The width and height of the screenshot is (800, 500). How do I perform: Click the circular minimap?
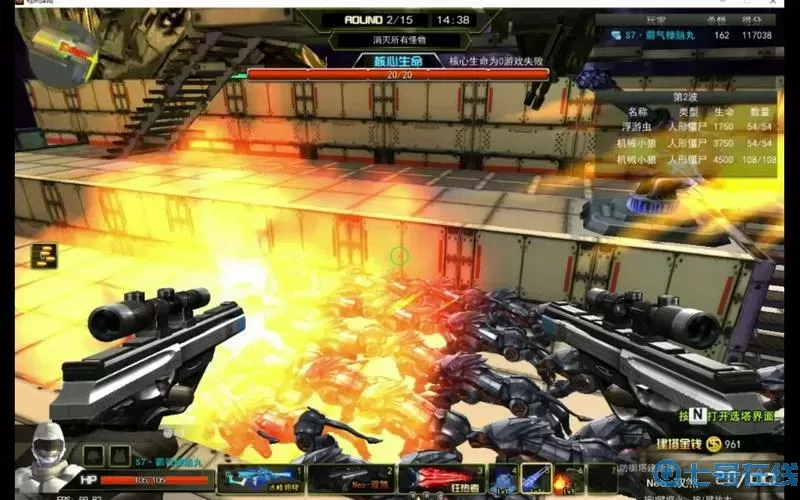pos(62,50)
